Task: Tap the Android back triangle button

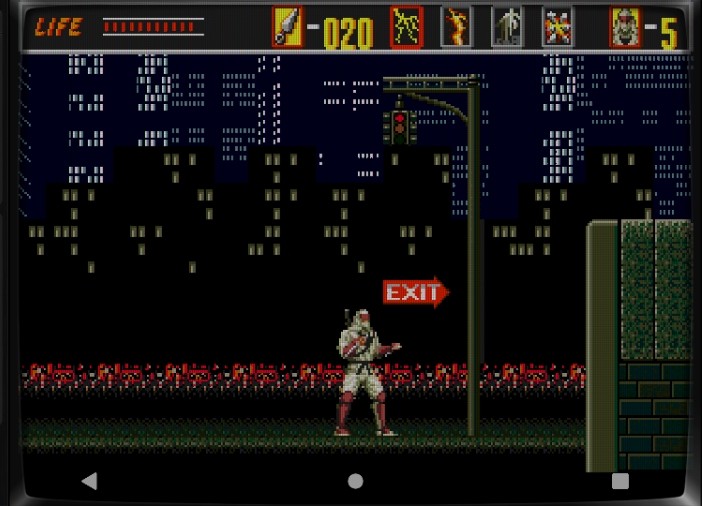Action: coord(89,481)
